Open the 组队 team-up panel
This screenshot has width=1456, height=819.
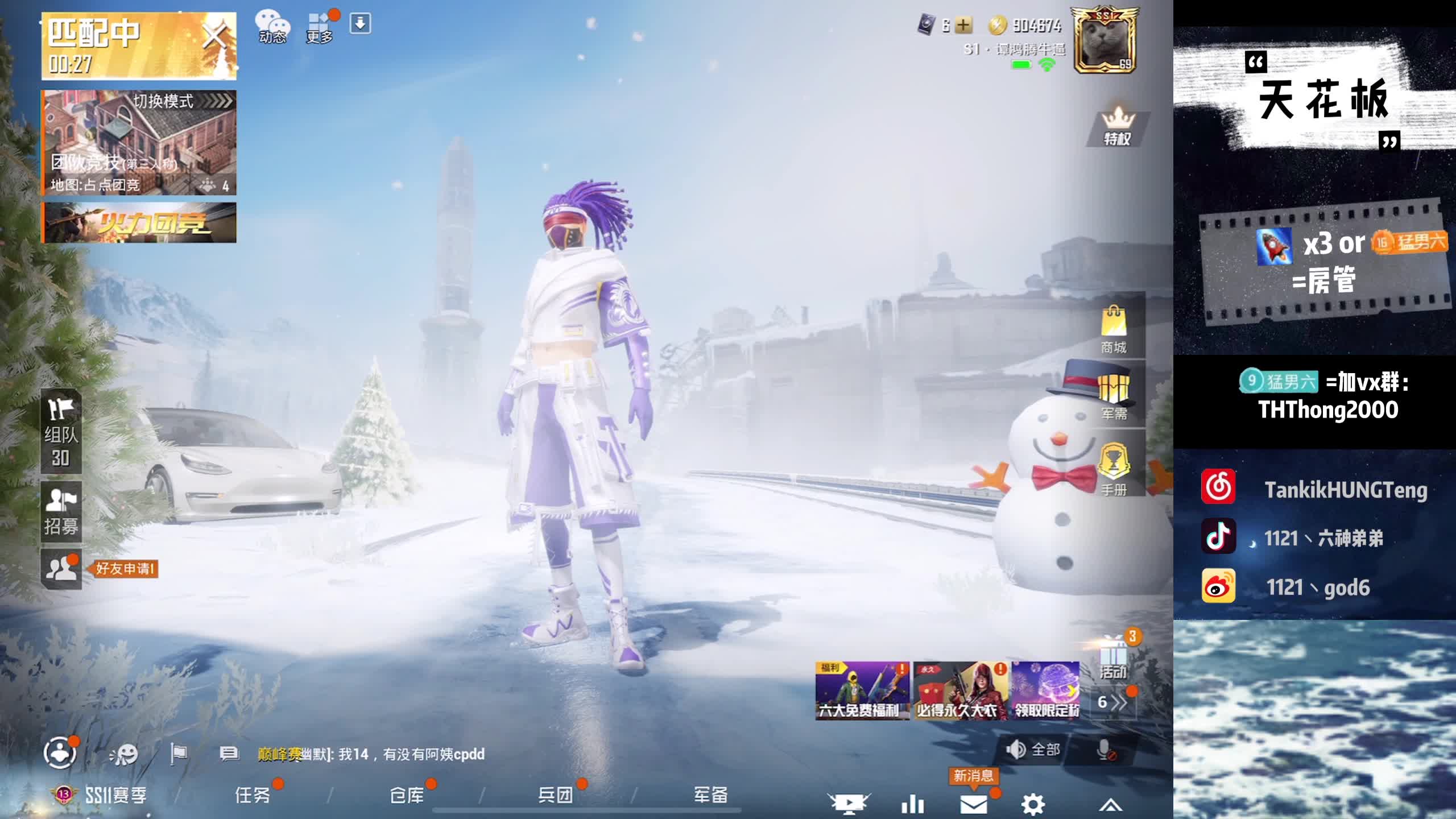click(61, 431)
